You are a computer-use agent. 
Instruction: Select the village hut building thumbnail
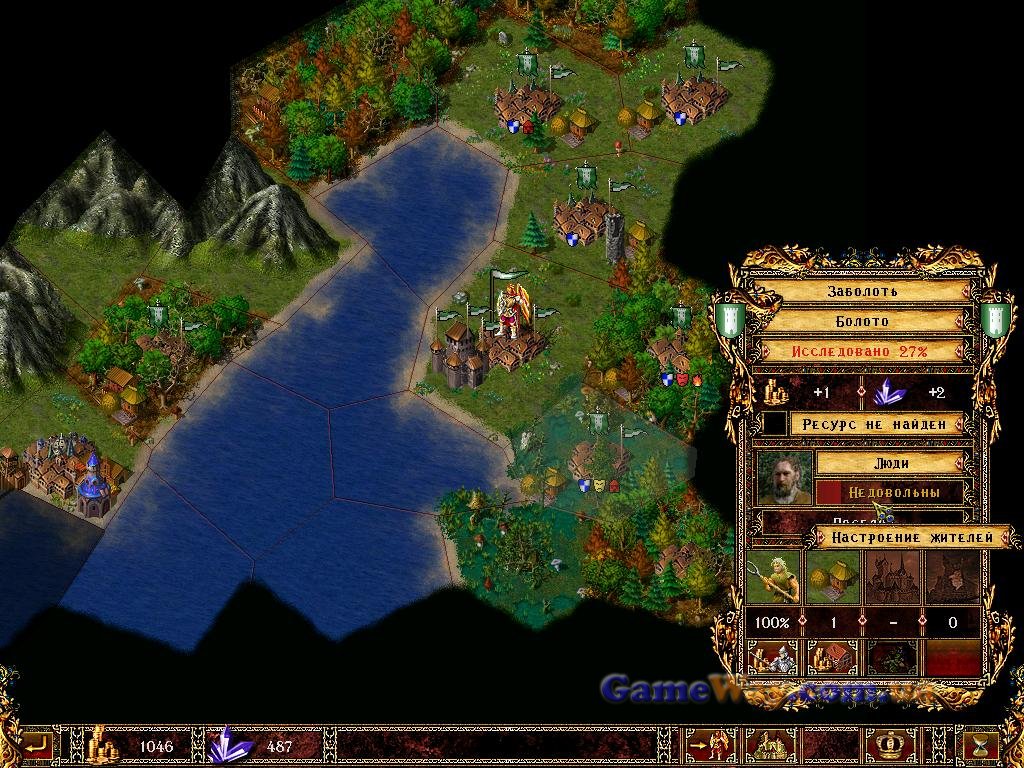pos(832,578)
